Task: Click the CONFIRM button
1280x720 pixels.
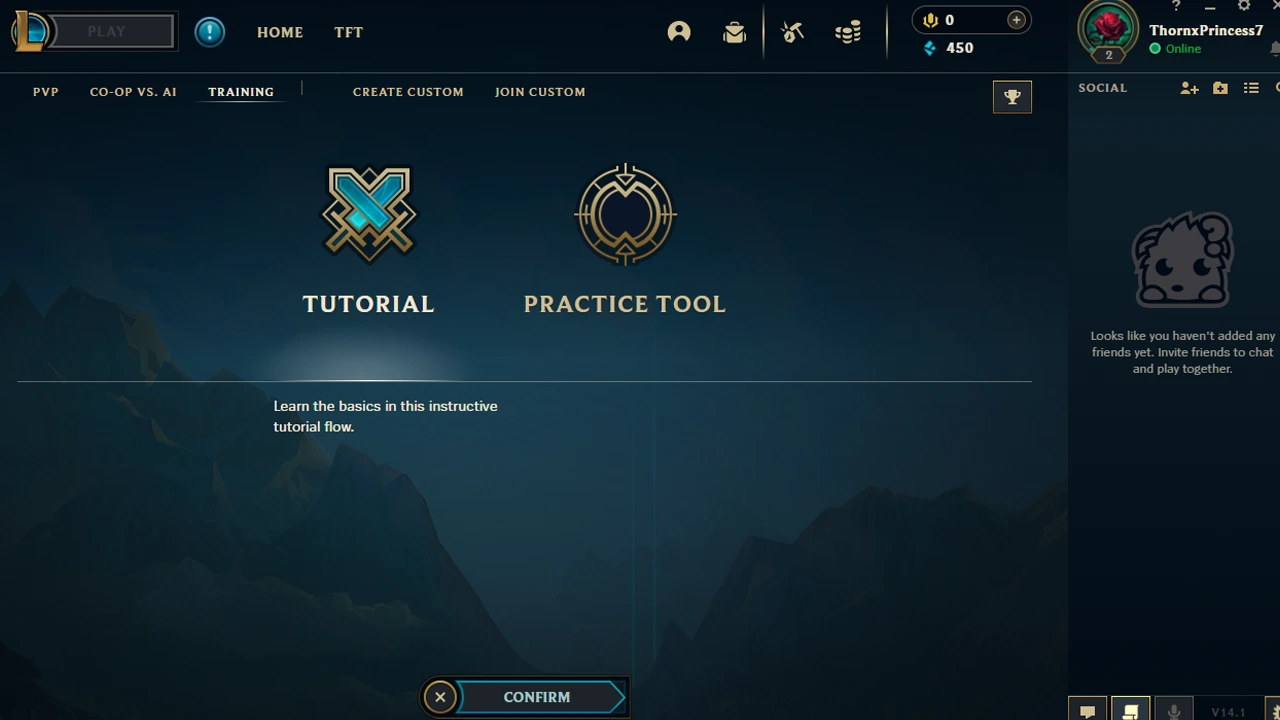Action: point(537,697)
